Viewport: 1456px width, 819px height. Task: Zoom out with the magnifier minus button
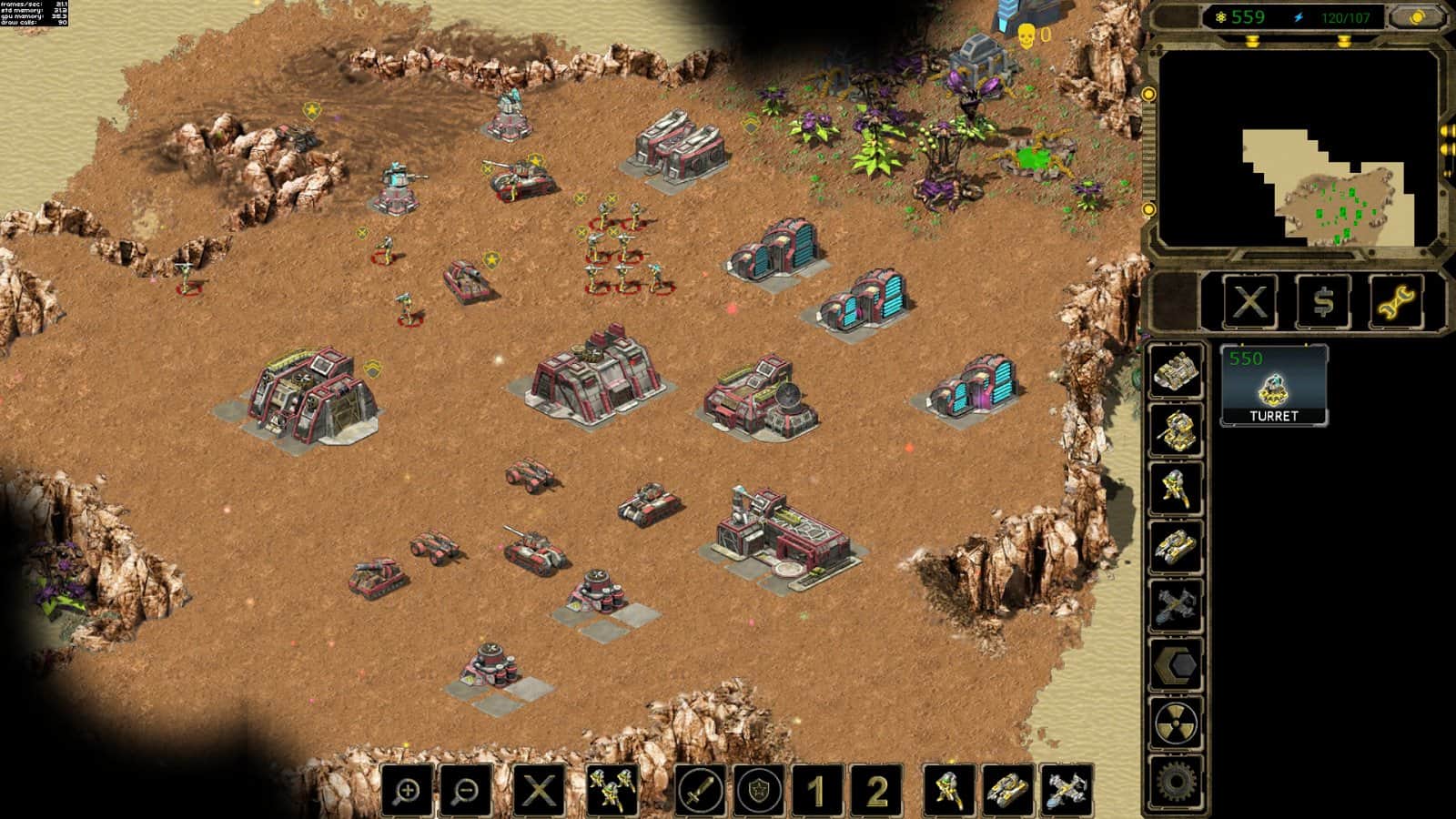click(x=466, y=790)
